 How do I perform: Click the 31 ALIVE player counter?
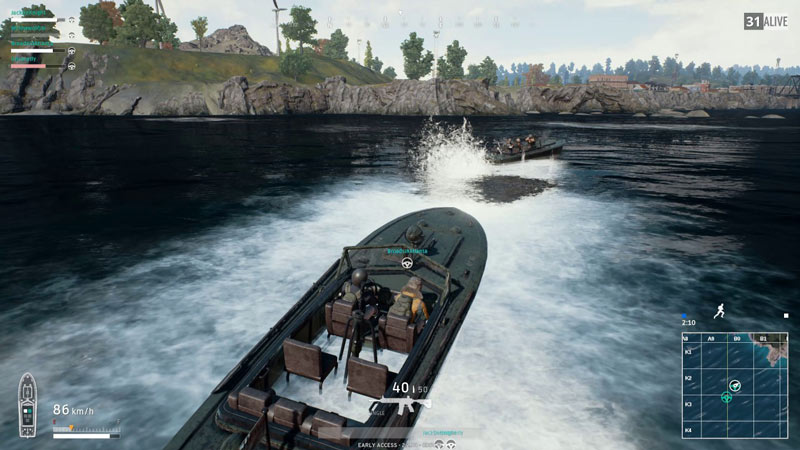tap(765, 21)
